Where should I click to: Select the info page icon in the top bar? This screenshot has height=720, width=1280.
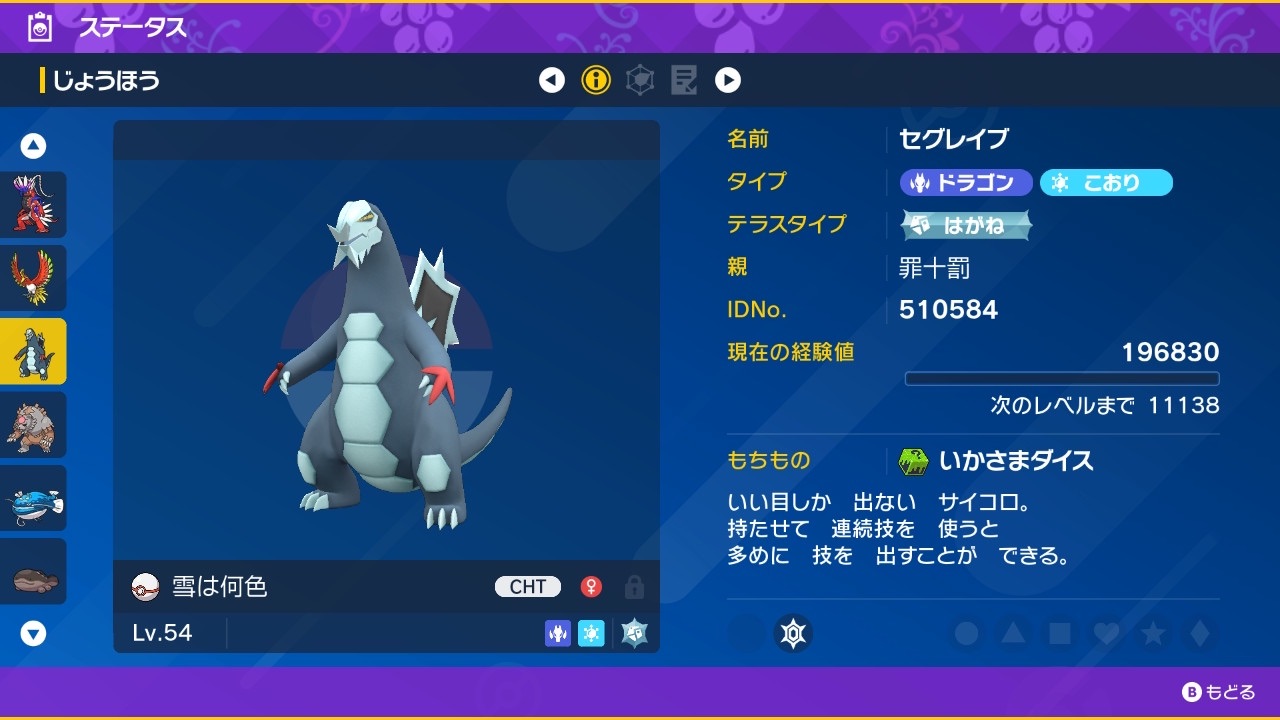[596, 80]
